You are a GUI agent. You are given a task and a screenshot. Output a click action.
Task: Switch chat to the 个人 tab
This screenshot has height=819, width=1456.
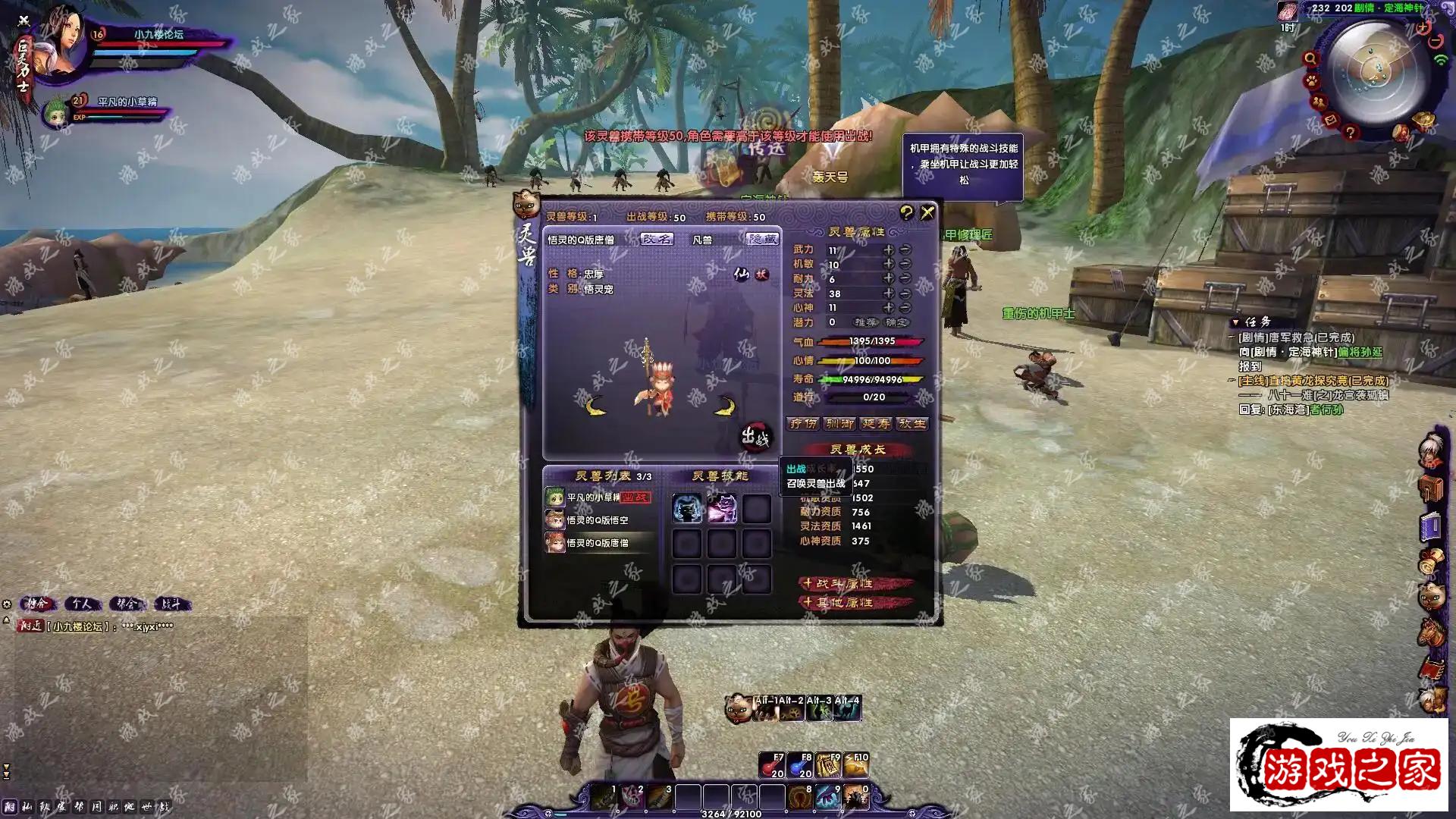82,604
